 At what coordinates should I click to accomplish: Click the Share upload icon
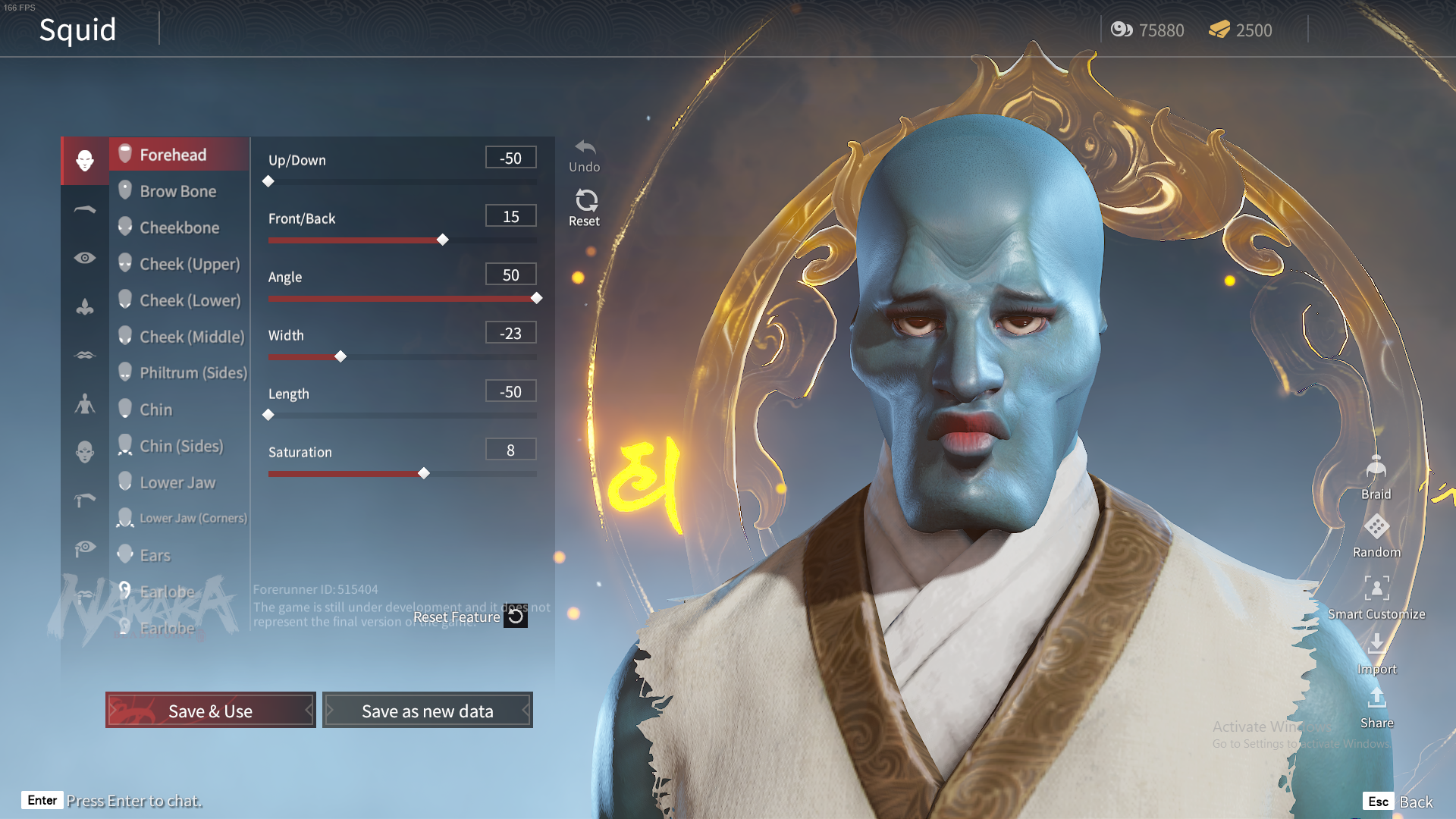pyautogui.click(x=1376, y=700)
